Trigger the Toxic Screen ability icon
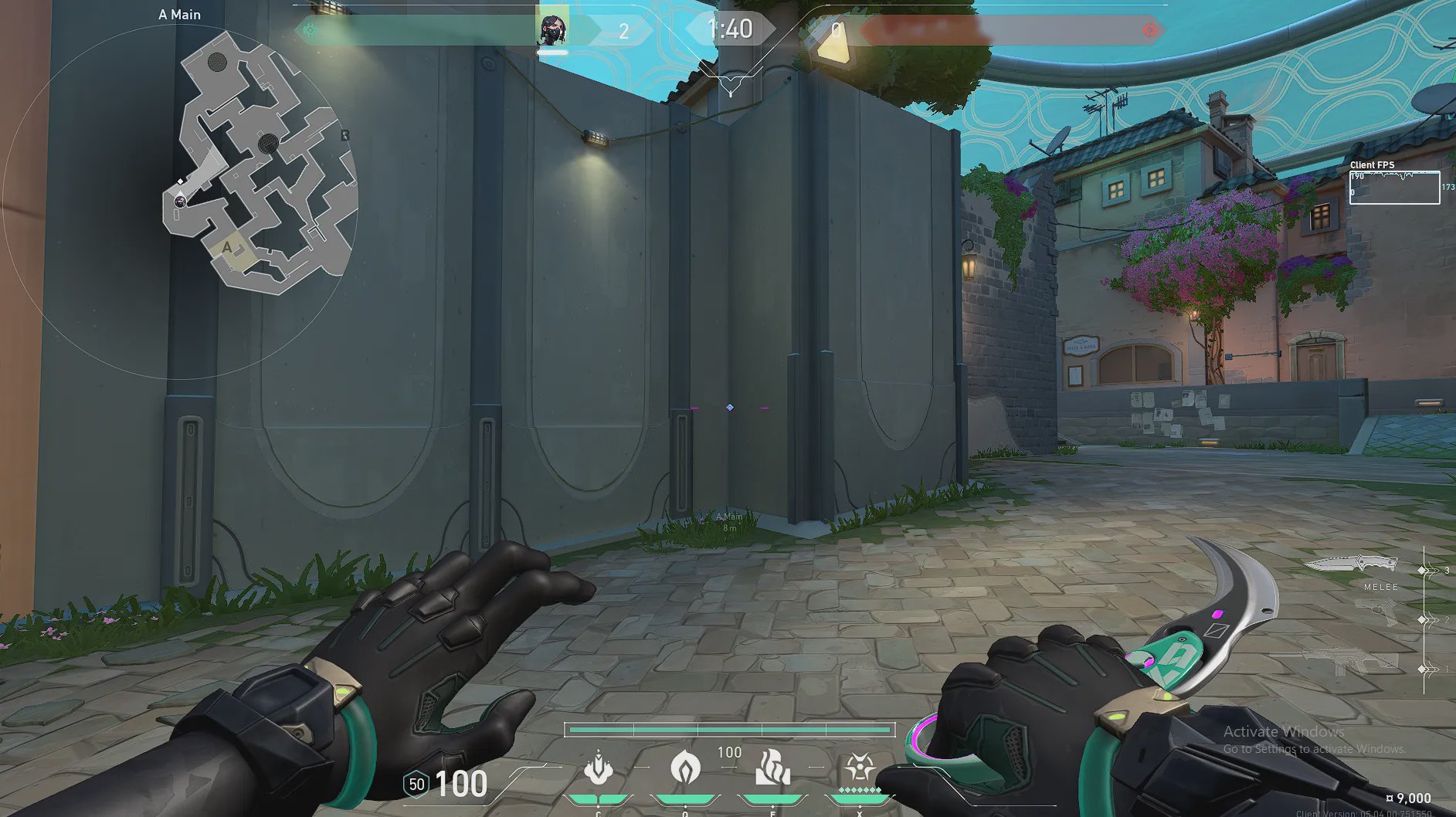Viewport: 1456px width, 817px height. tap(772, 768)
